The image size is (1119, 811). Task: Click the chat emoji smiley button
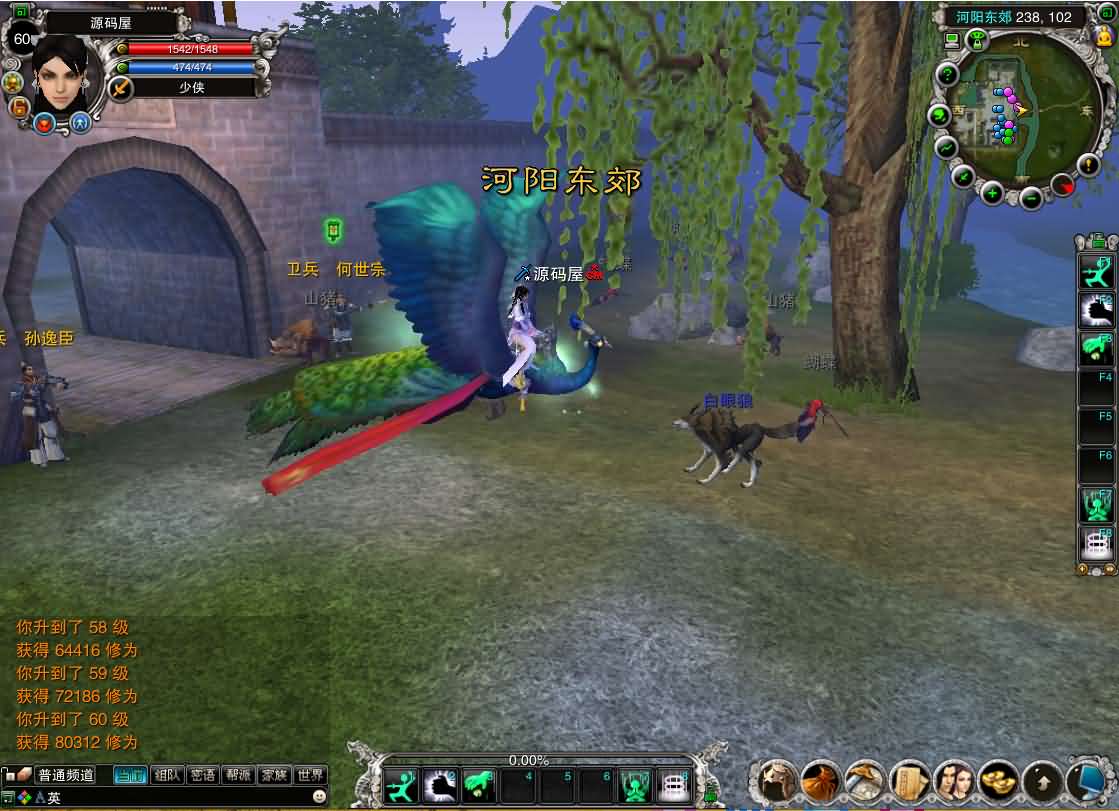tap(319, 797)
